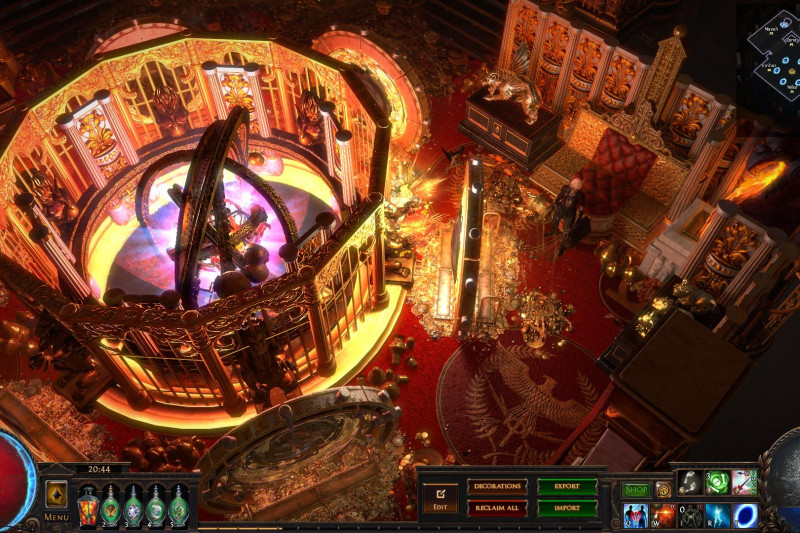Use the green flask in slot 2
Viewport: 800px width, 533px height.
click(110, 505)
